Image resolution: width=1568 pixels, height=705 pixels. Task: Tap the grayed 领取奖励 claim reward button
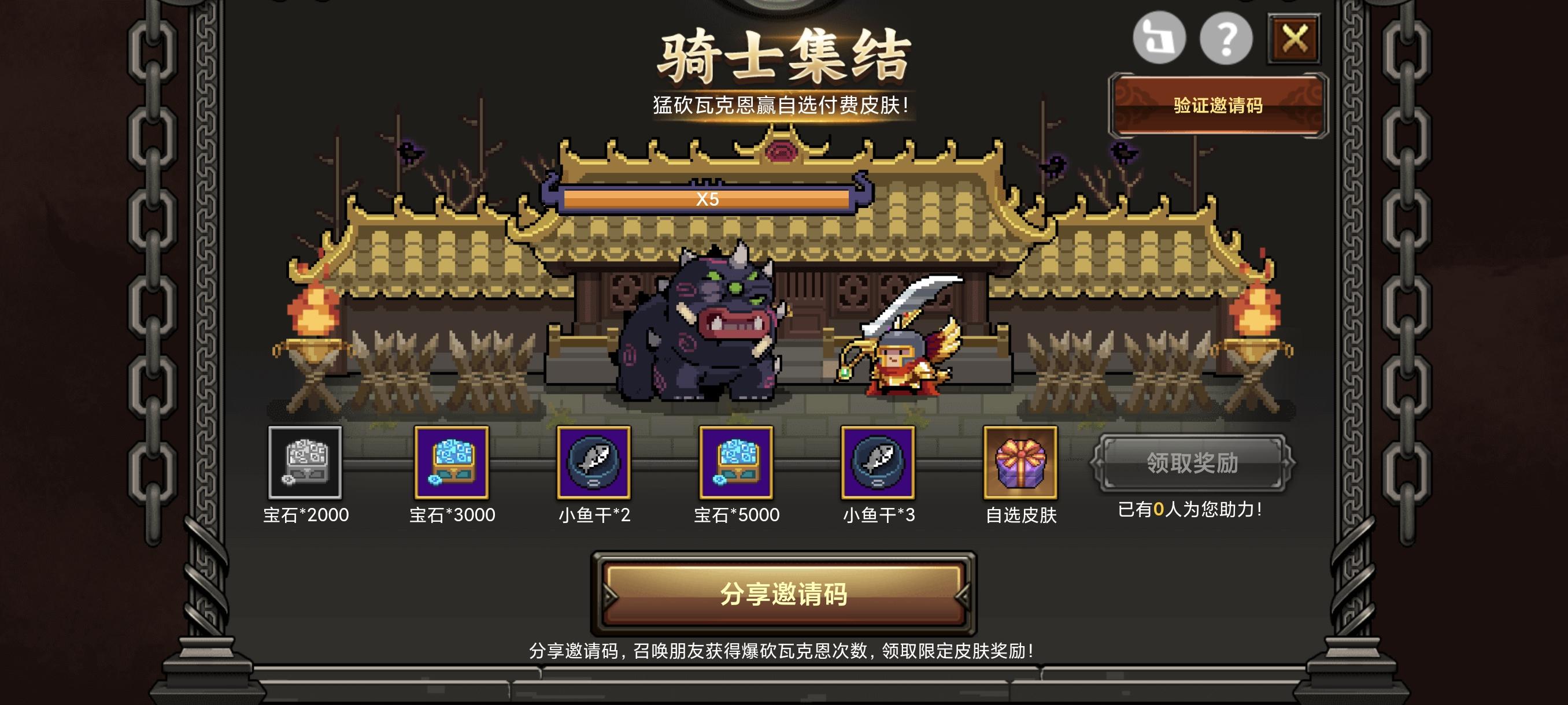click(x=1193, y=463)
